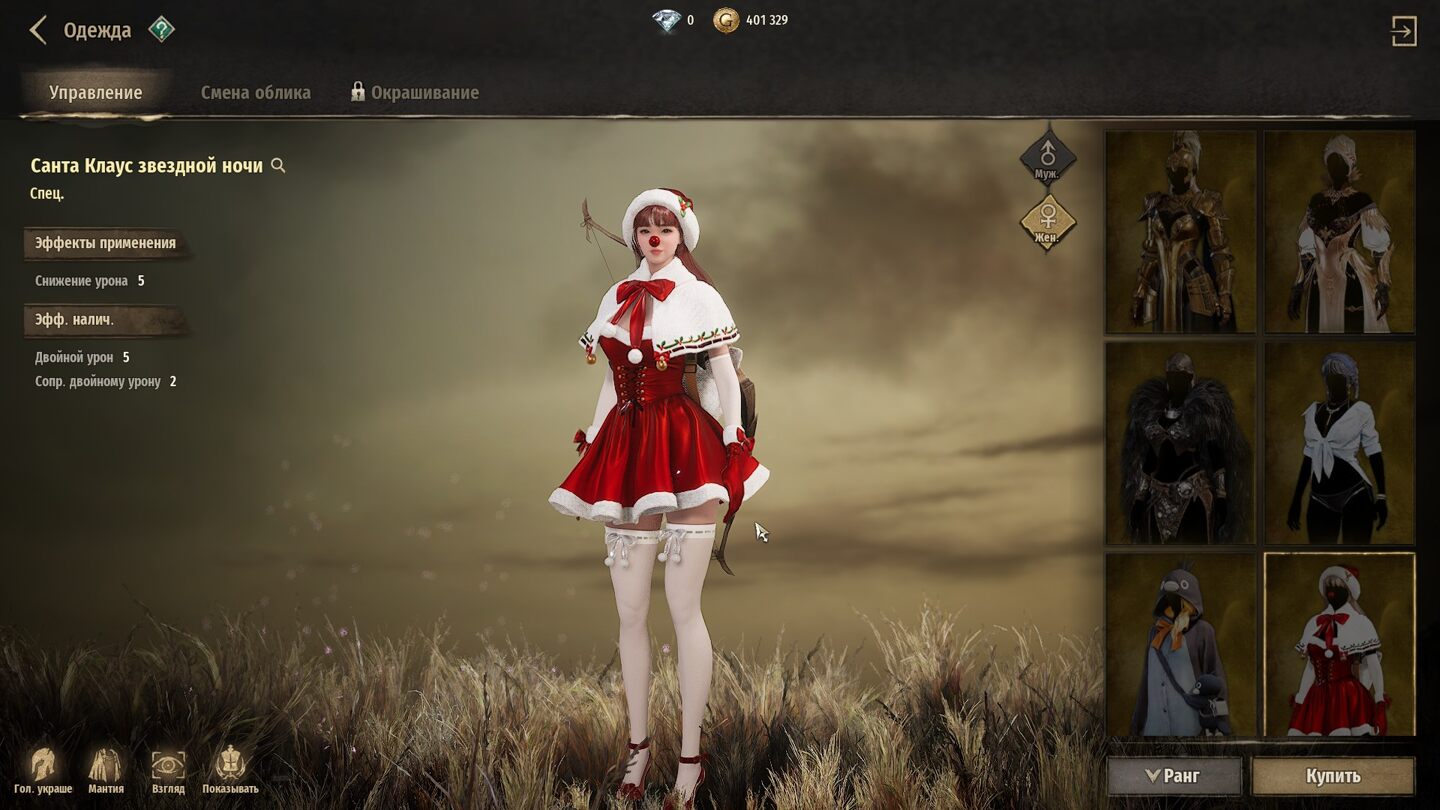Select the white tied shirt outfit
1440x810 pixels.
click(x=1339, y=443)
